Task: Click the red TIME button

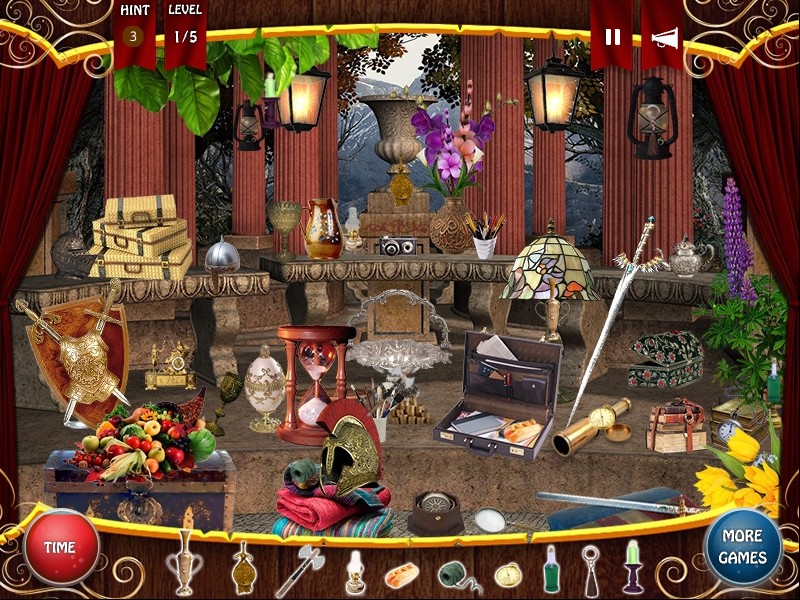Action: (x=61, y=547)
